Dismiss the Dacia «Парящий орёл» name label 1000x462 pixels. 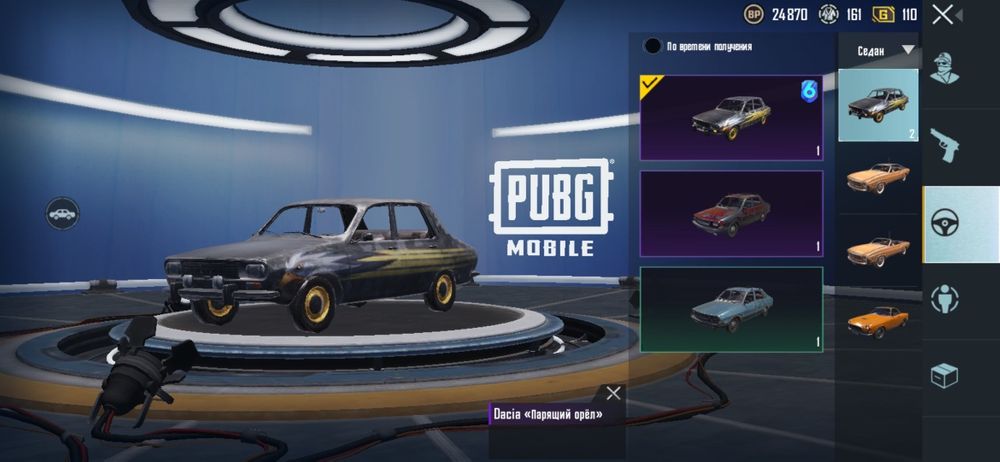point(613,393)
